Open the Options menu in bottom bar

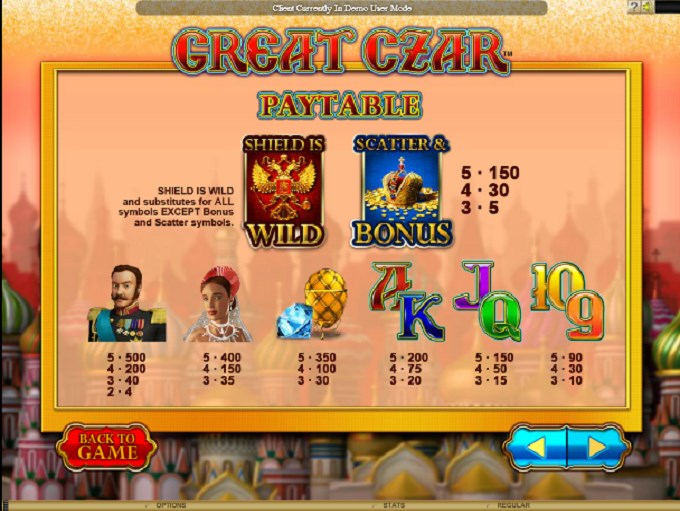click(x=171, y=506)
